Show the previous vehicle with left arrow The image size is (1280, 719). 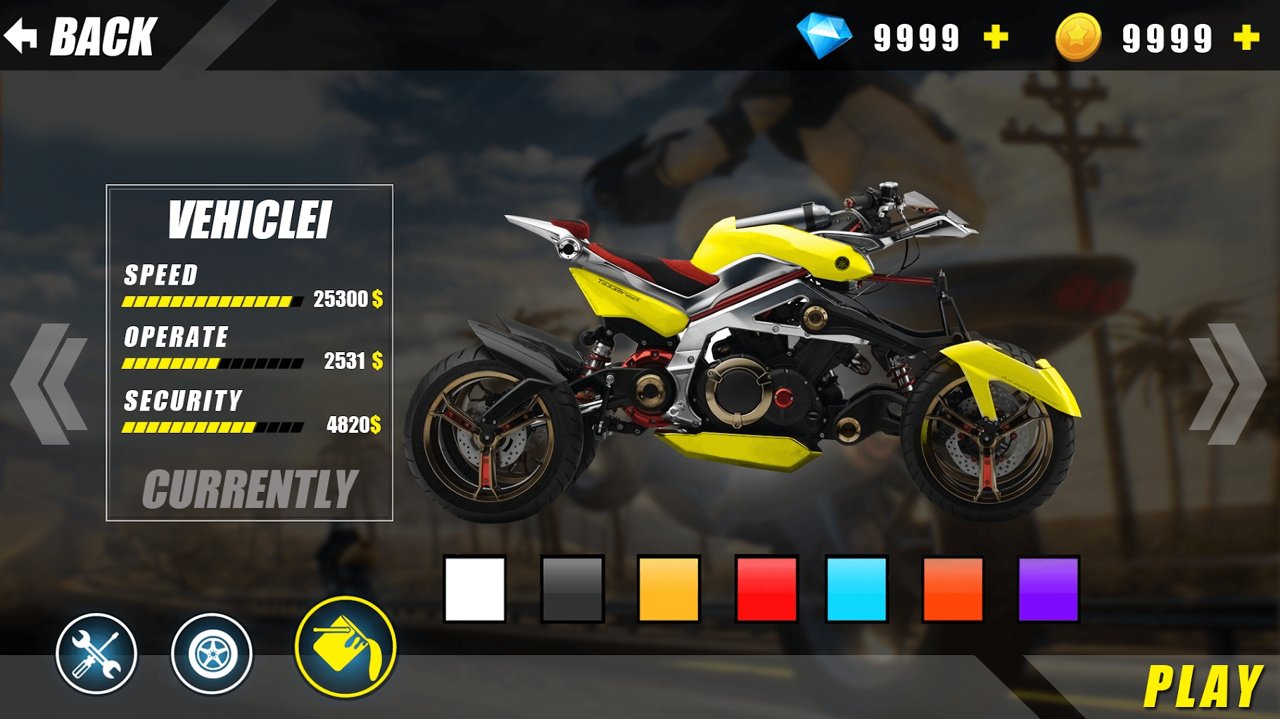coord(48,384)
